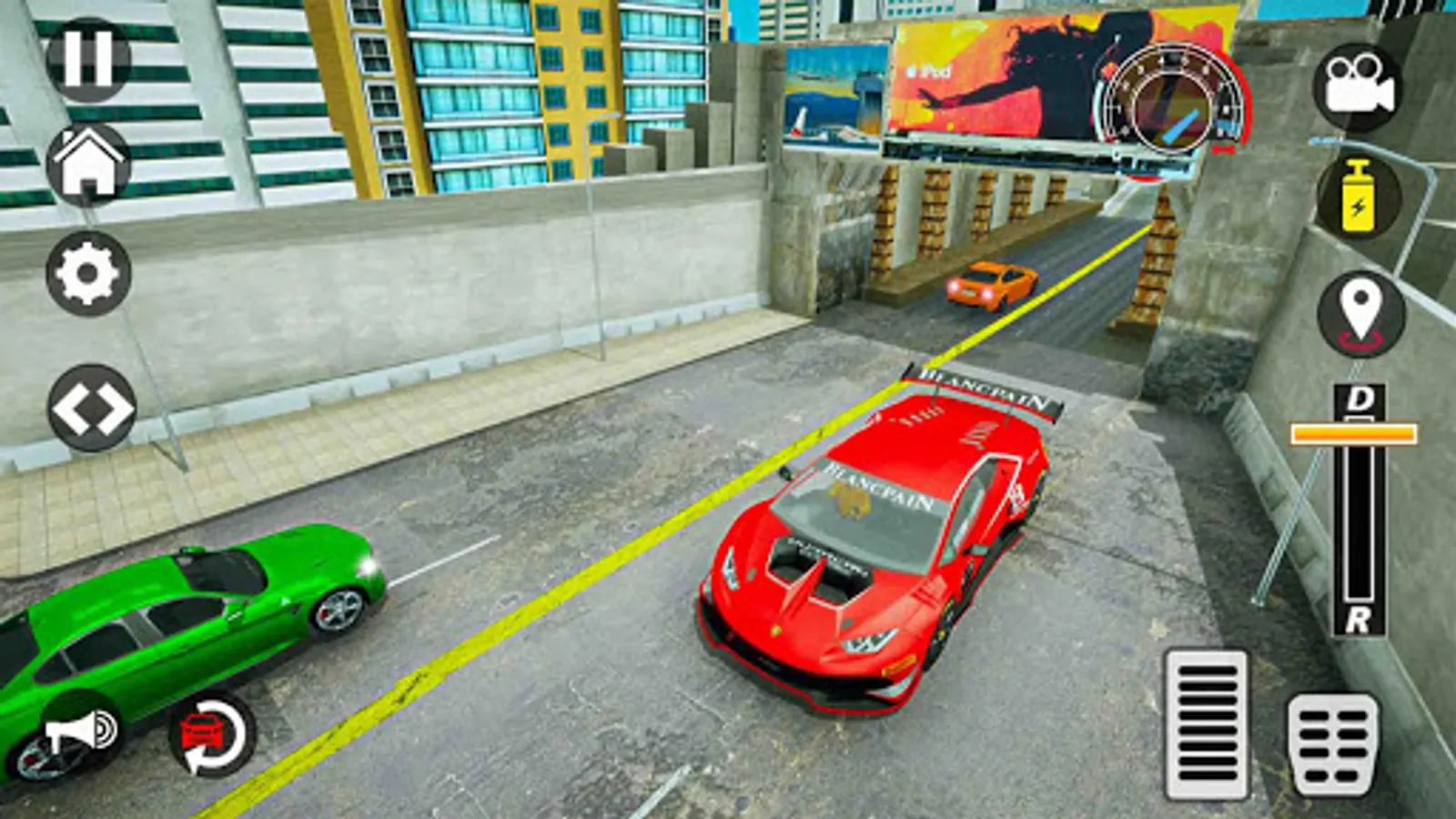Honk the horn
The width and height of the screenshot is (1456, 819).
pyautogui.click(x=82, y=731)
